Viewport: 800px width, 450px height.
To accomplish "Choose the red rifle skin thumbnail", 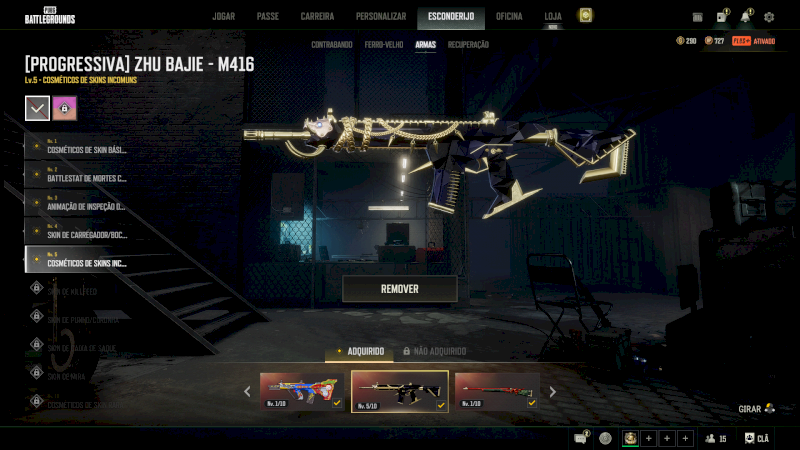I will pos(496,391).
